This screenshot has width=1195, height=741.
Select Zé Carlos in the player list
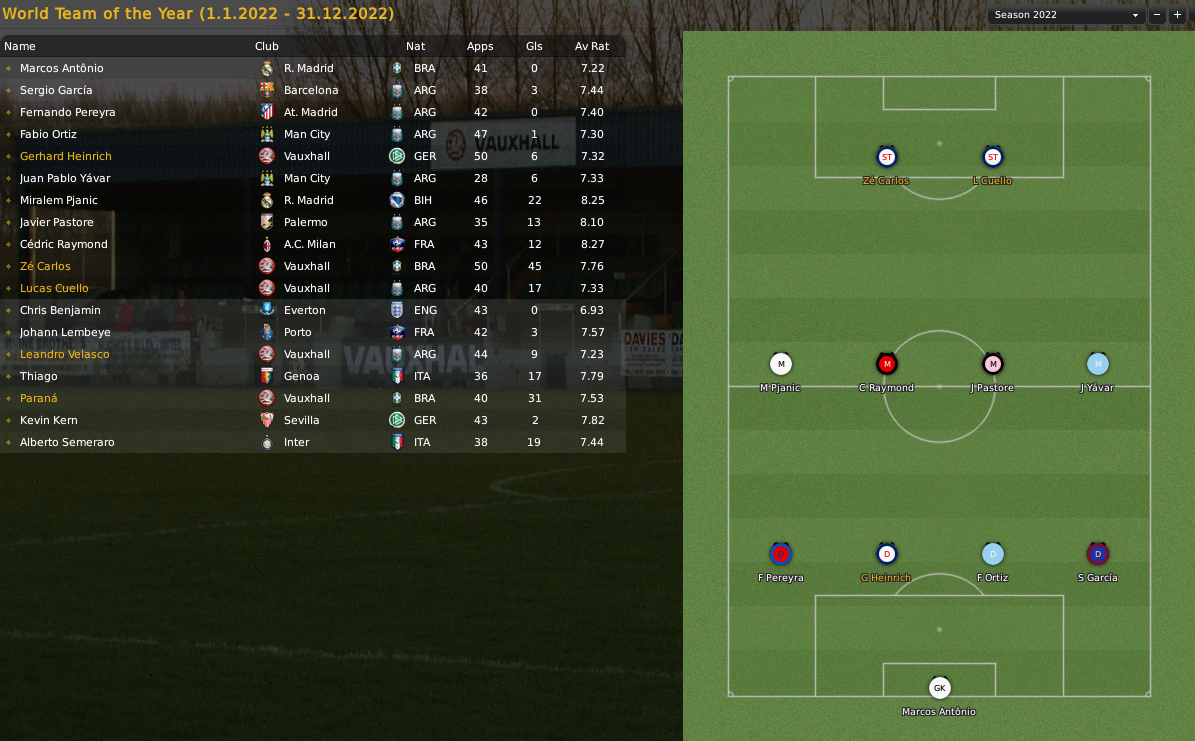pyautogui.click(x=47, y=266)
